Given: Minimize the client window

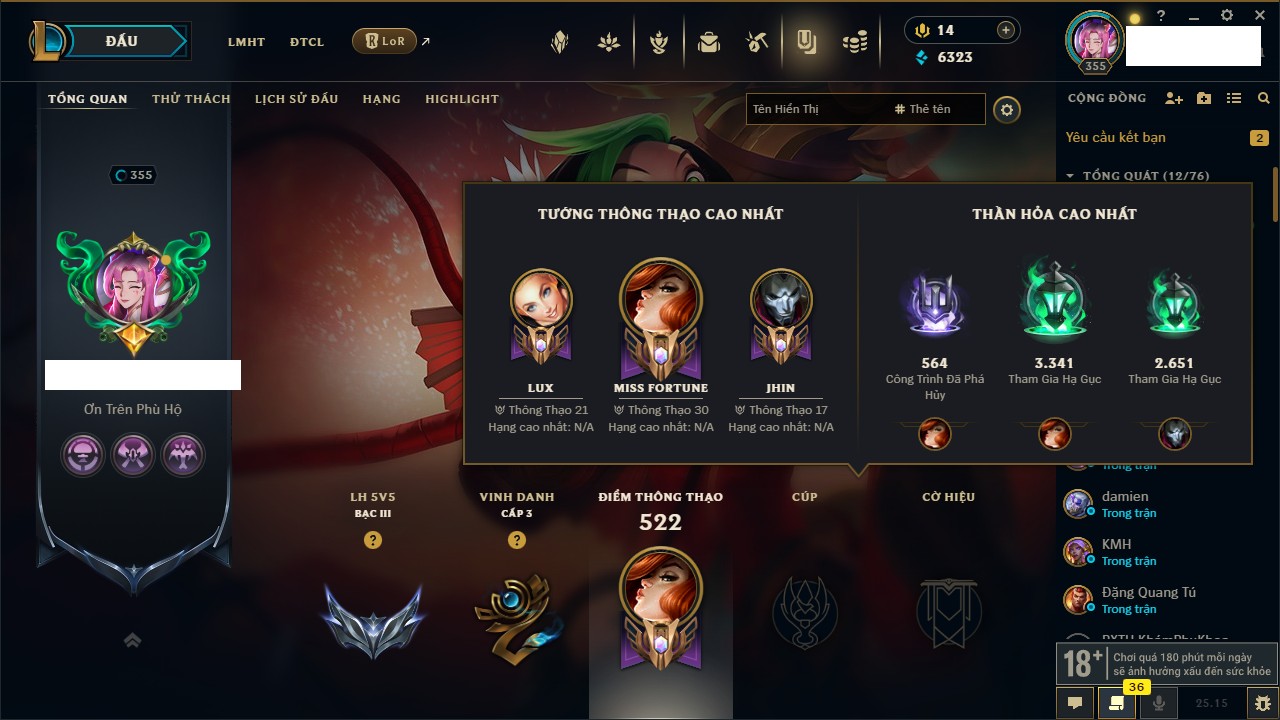Looking at the screenshot, I should (x=1193, y=16).
